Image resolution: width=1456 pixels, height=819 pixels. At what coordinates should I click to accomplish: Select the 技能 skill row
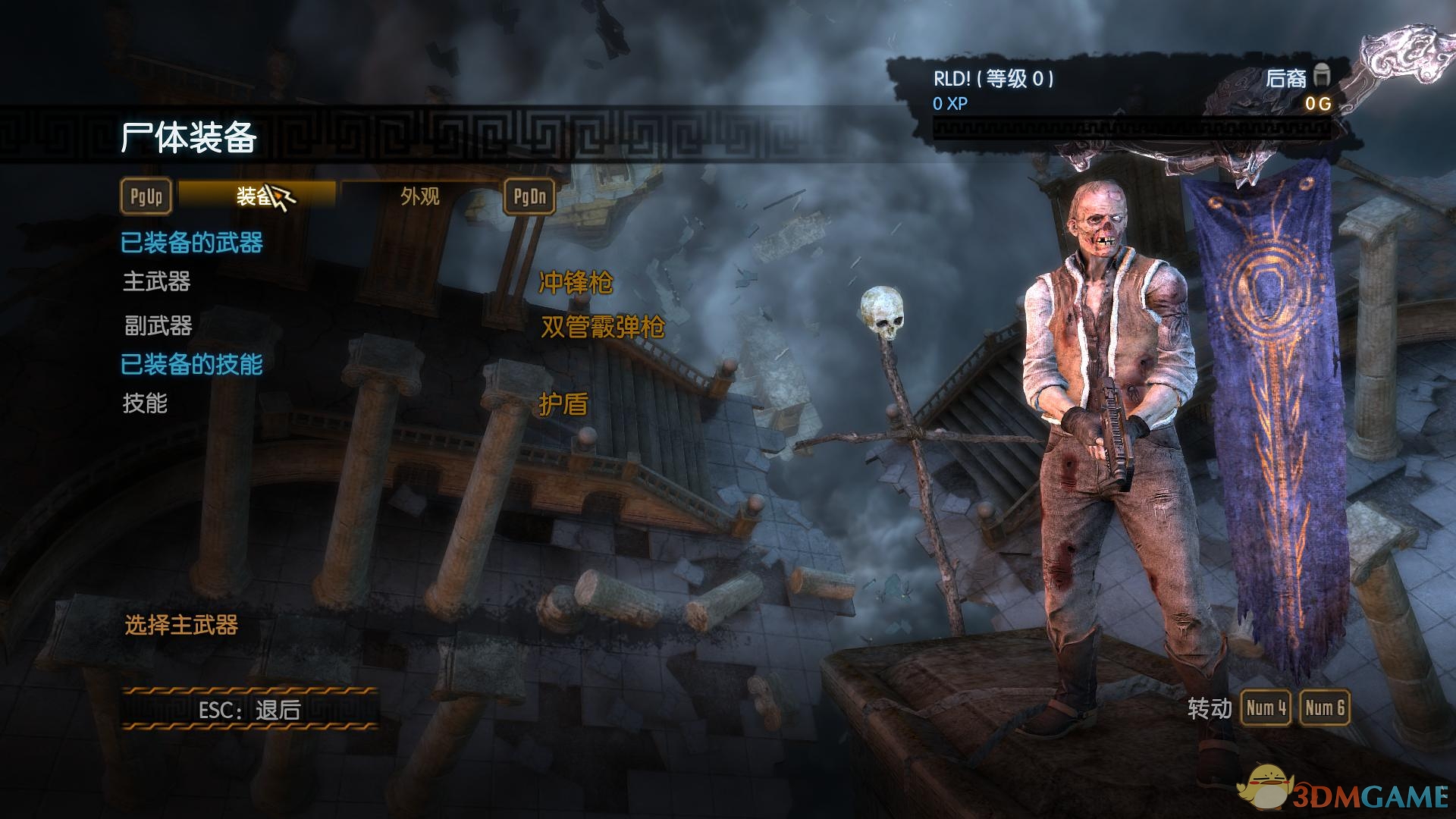145,403
